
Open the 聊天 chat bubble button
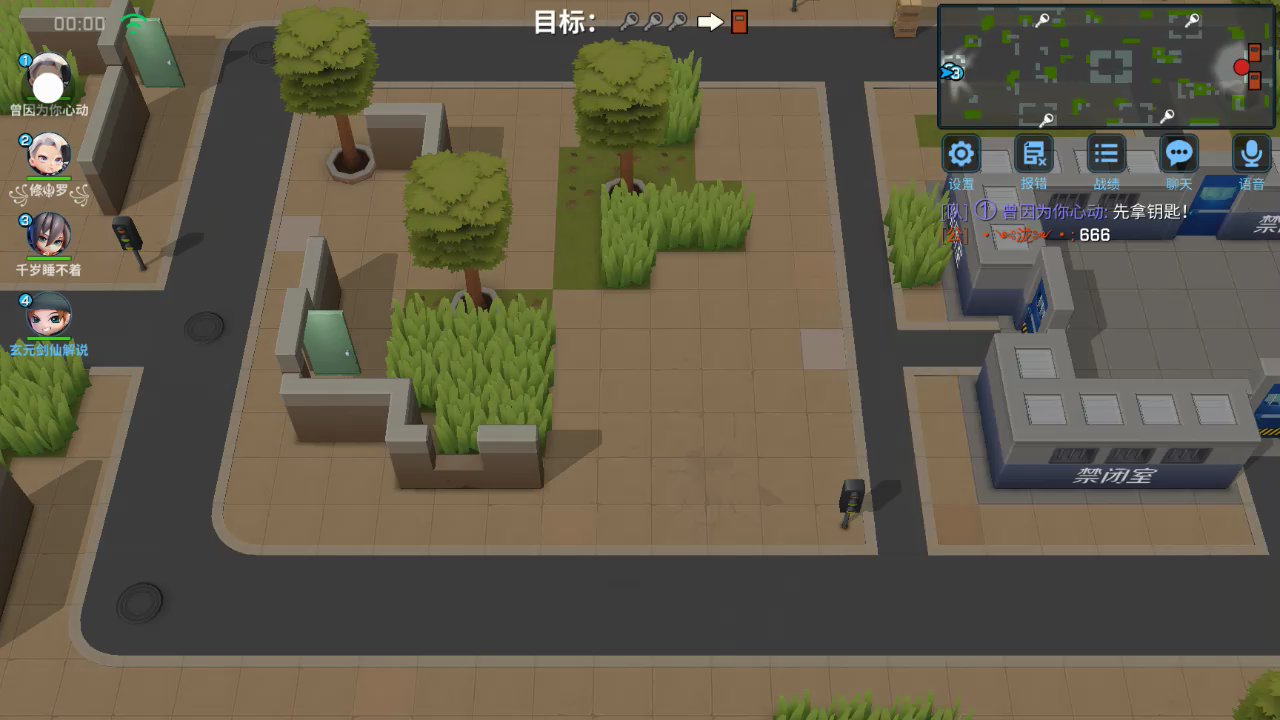(x=1179, y=155)
